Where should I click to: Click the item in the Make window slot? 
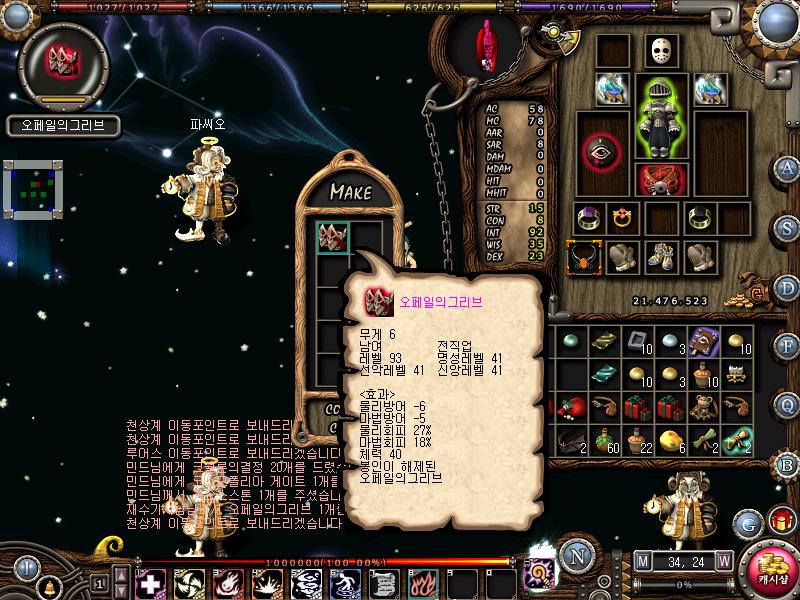point(333,237)
